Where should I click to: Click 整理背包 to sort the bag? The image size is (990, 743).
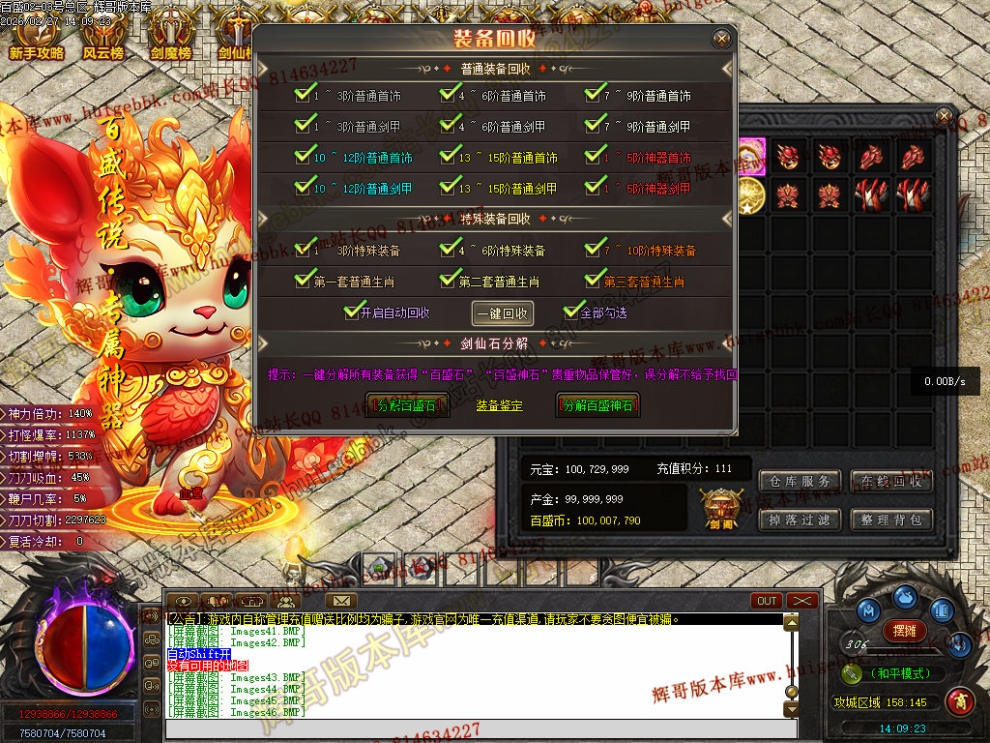tap(891, 520)
